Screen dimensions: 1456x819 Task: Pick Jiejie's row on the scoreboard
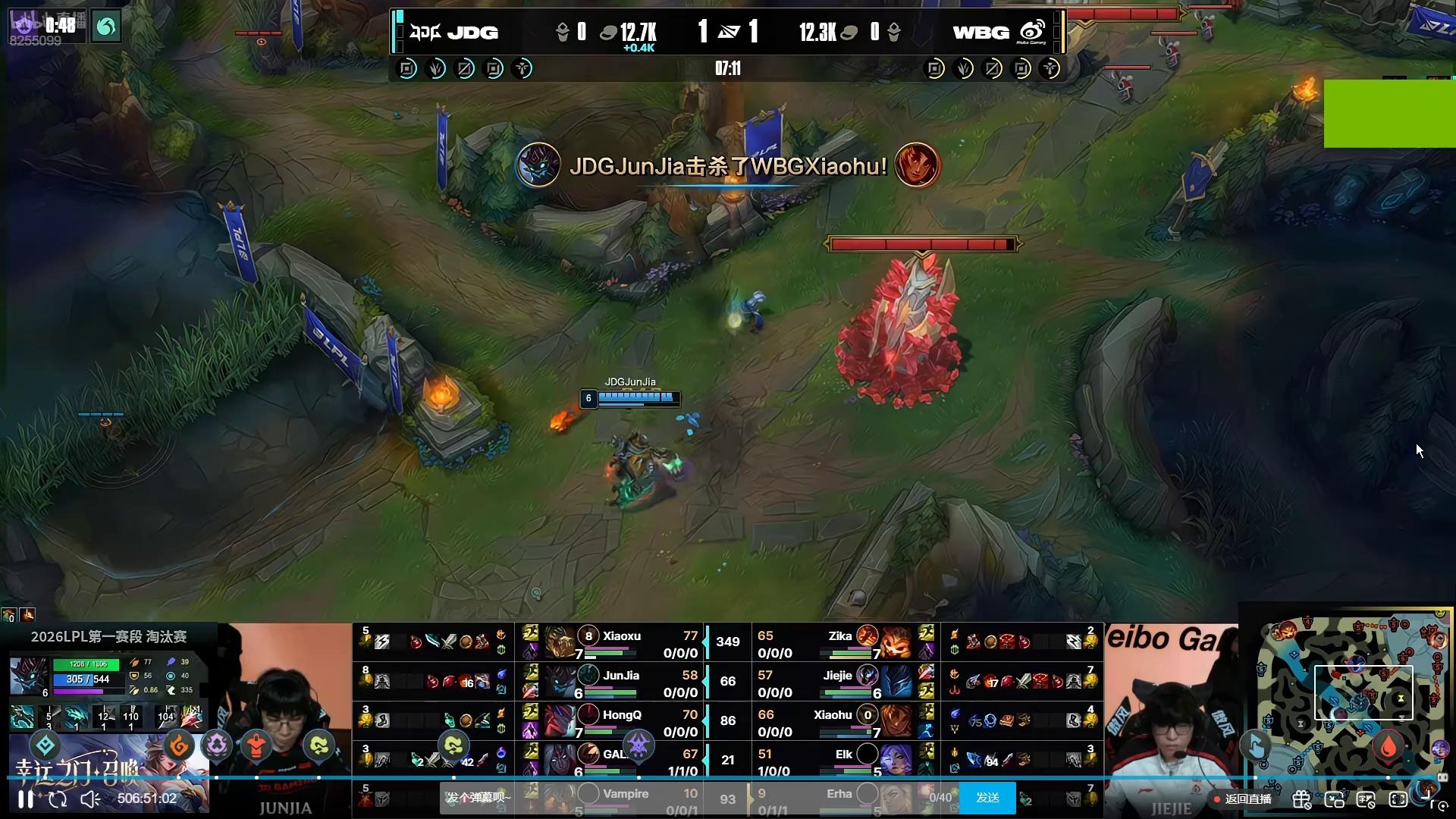pos(834,682)
